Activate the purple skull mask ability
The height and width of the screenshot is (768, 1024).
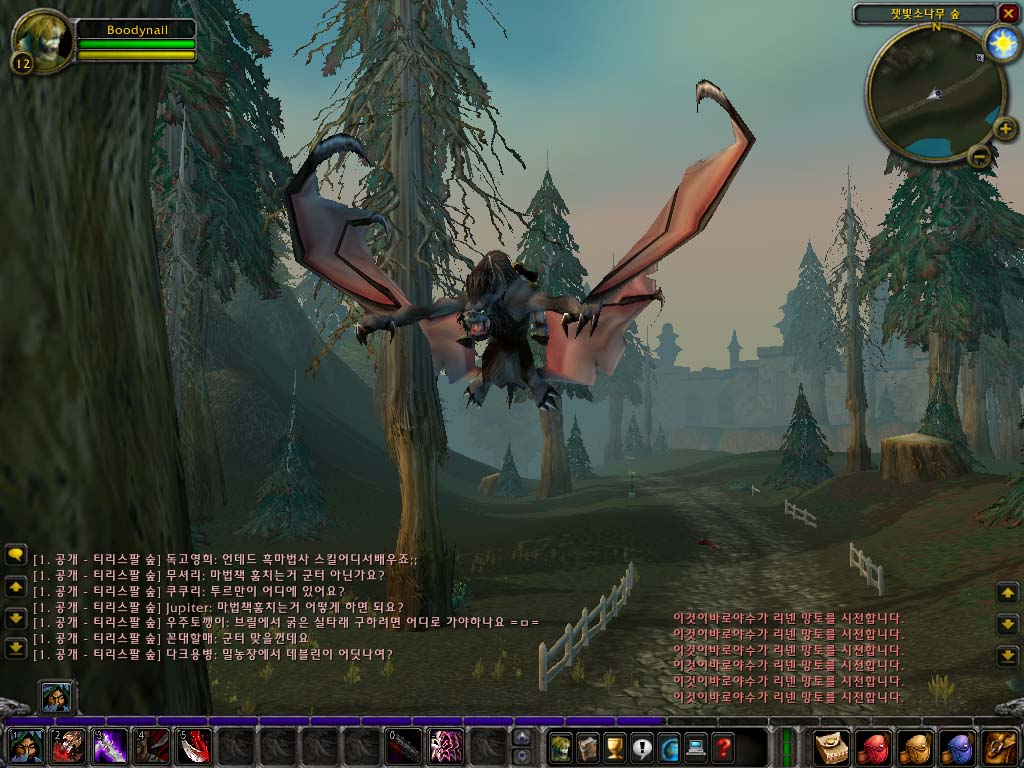click(x=446, y=746)
